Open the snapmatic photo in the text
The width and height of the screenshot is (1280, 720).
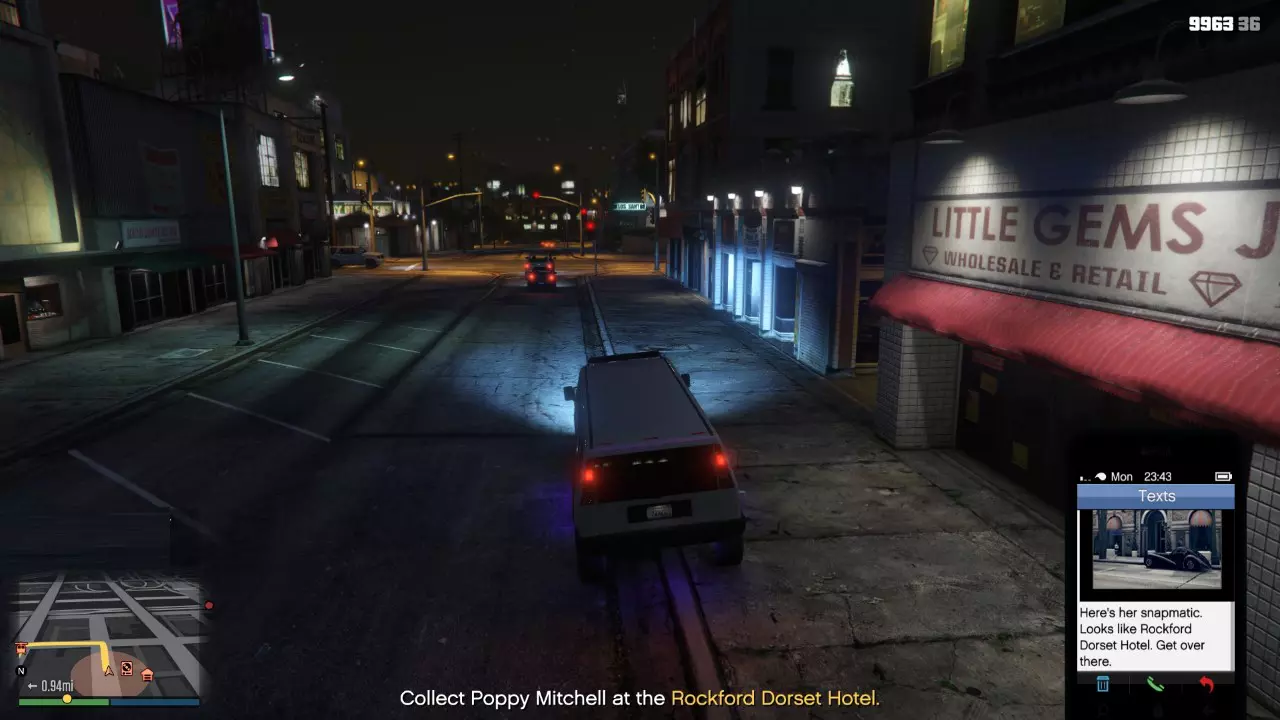coord(1157,551)
